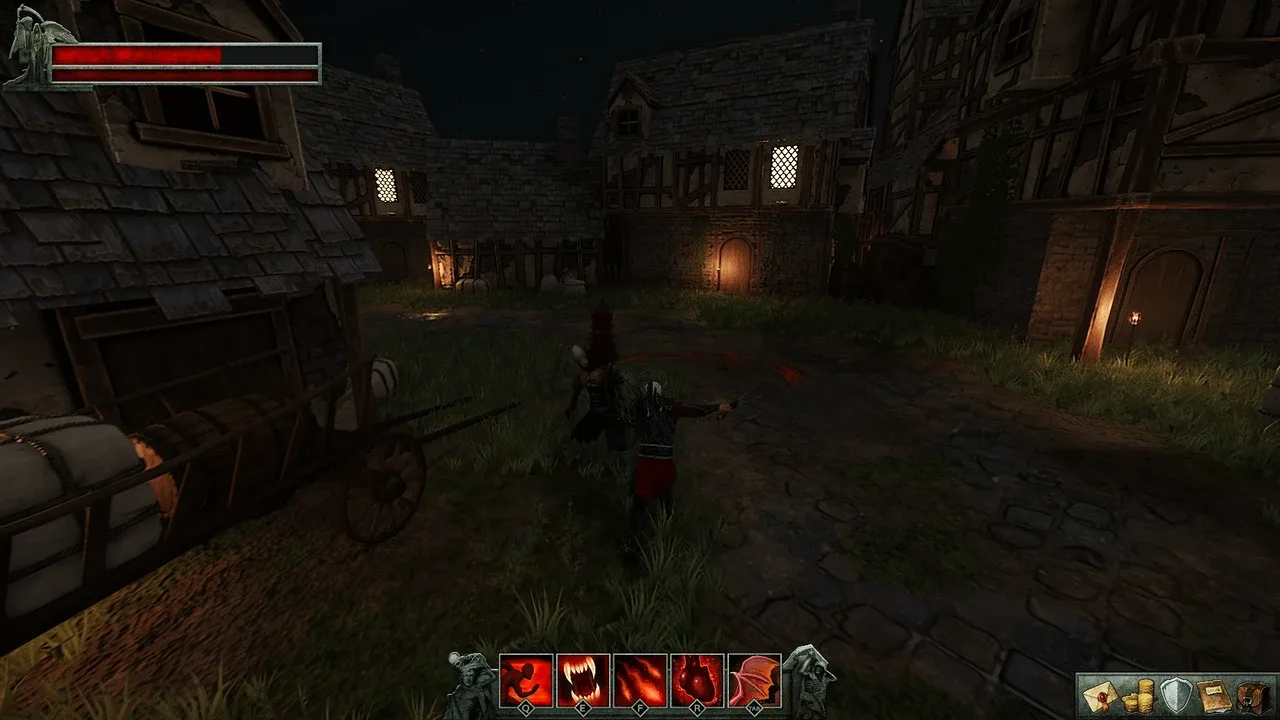Screen dimensions: 1280x720
Task: Select the bat wing transformation ability
Action: coord(754,680)
